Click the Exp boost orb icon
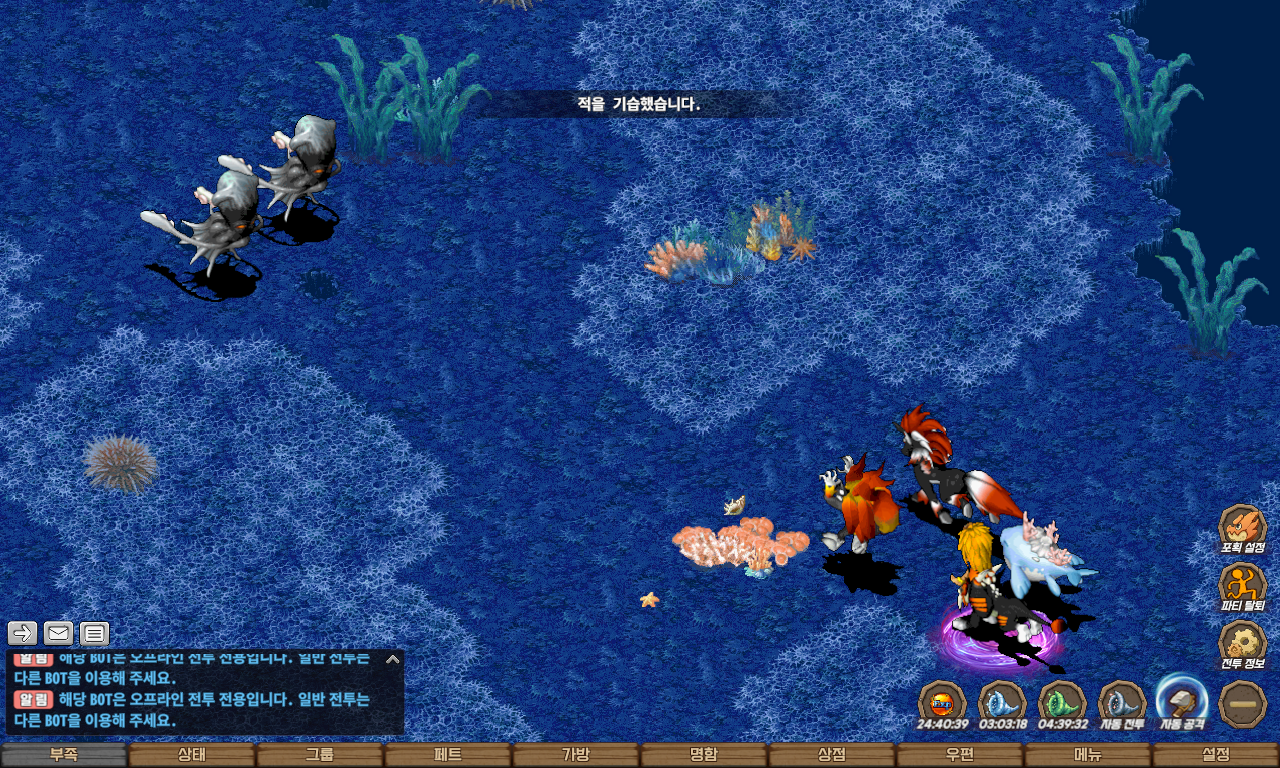This screenshot has width=1280, height=768. 942,702
